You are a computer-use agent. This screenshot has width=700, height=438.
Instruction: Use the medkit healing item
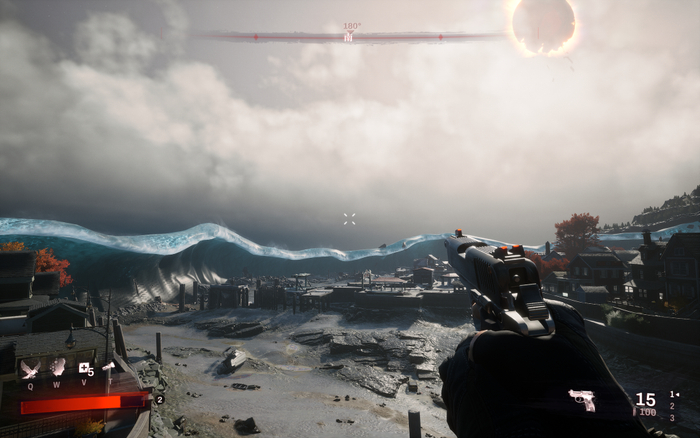pos(84,368)
